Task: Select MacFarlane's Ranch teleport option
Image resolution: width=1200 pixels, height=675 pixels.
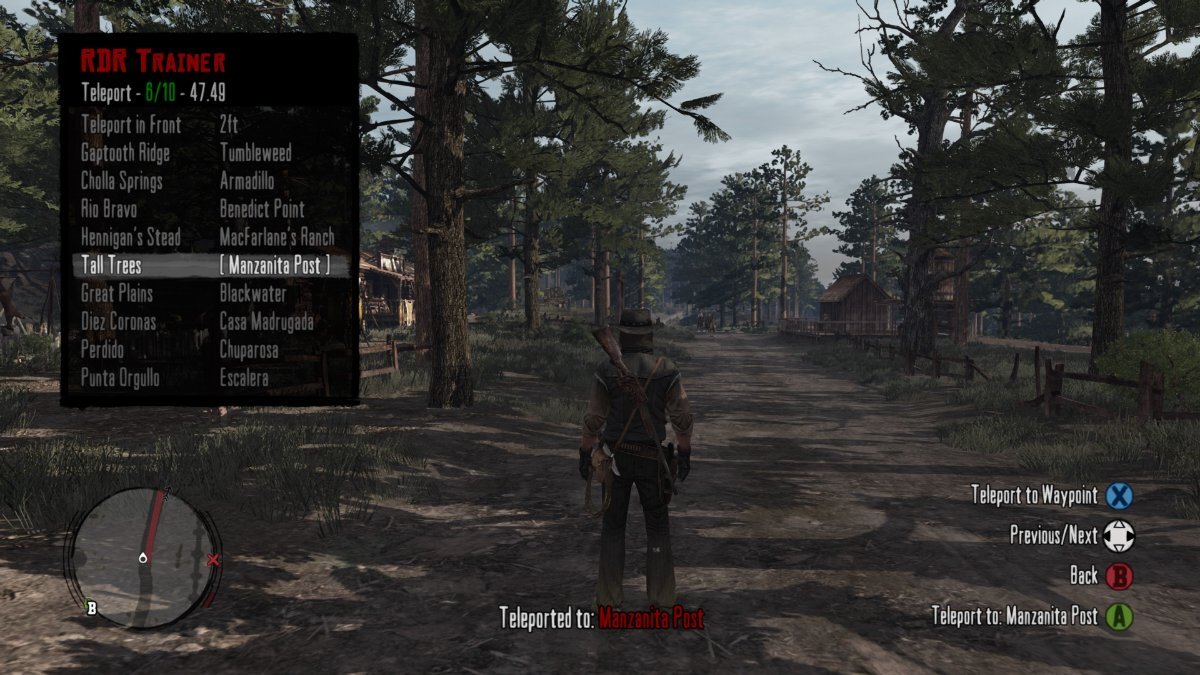Action: (277, 237)
